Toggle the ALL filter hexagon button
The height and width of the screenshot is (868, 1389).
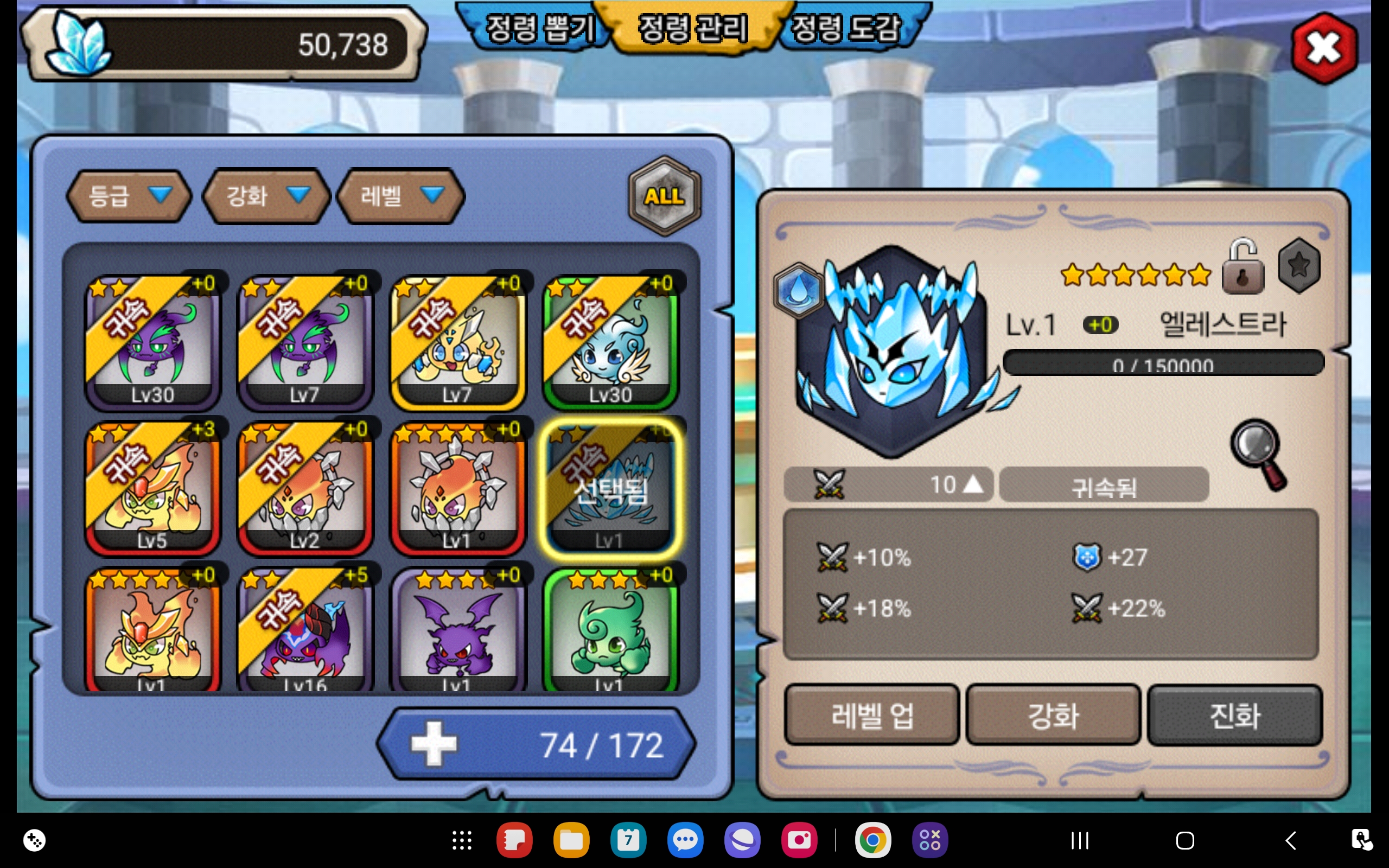[665, 196]
